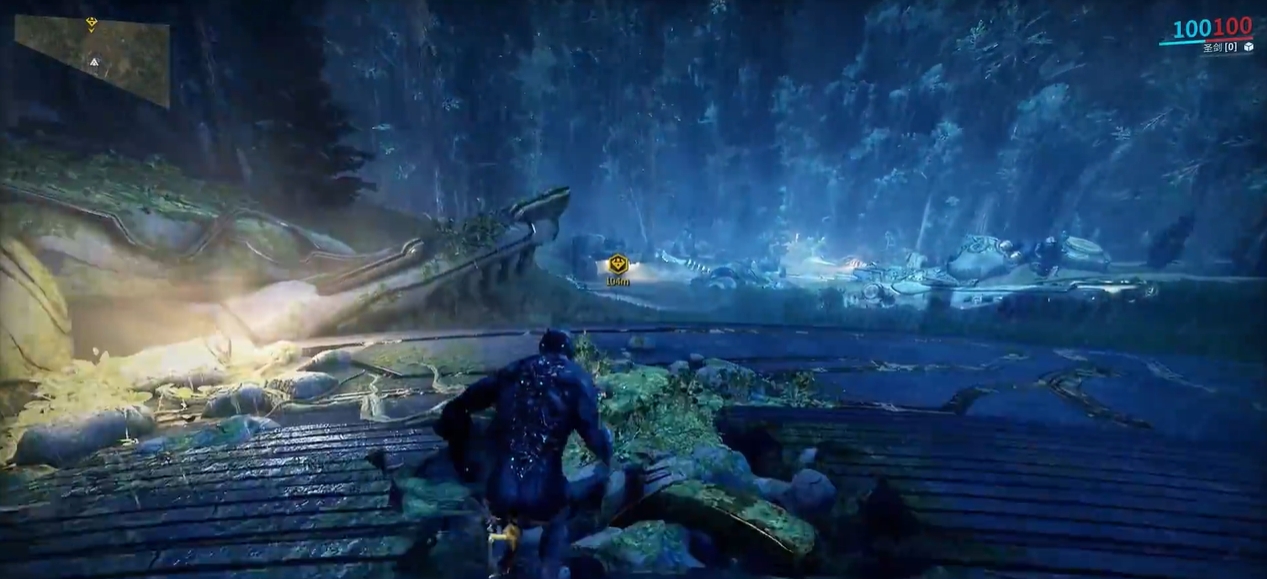The width and height of the screenshot is (1267, 579).
Task: Click the yellow hexagonal objective waypoint marker
Action: tap(617, 264)
